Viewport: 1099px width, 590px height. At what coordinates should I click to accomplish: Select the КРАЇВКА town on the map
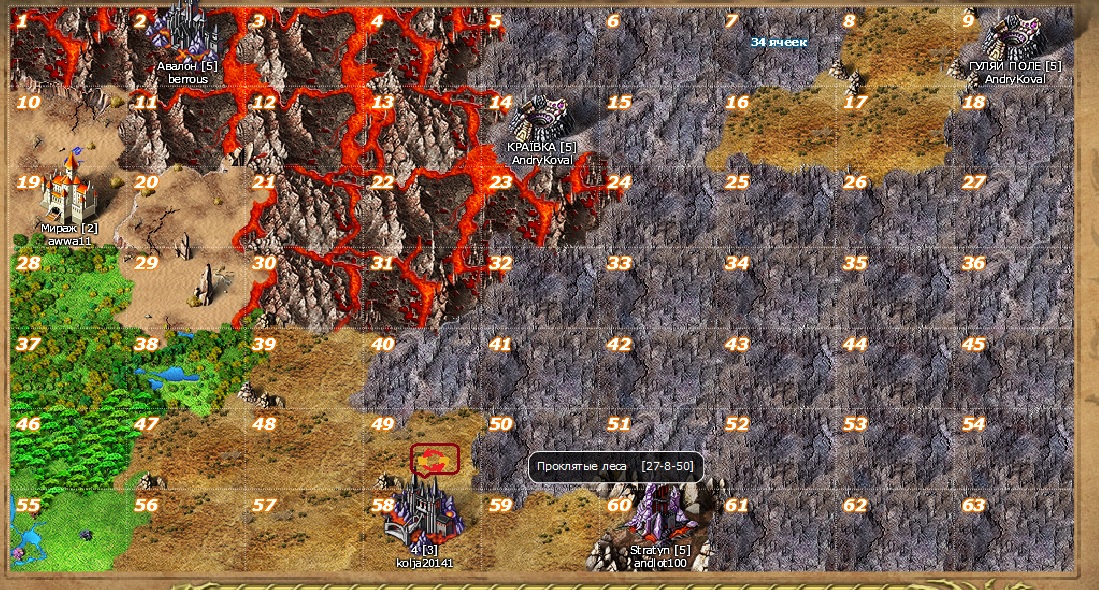coord(541,122)
